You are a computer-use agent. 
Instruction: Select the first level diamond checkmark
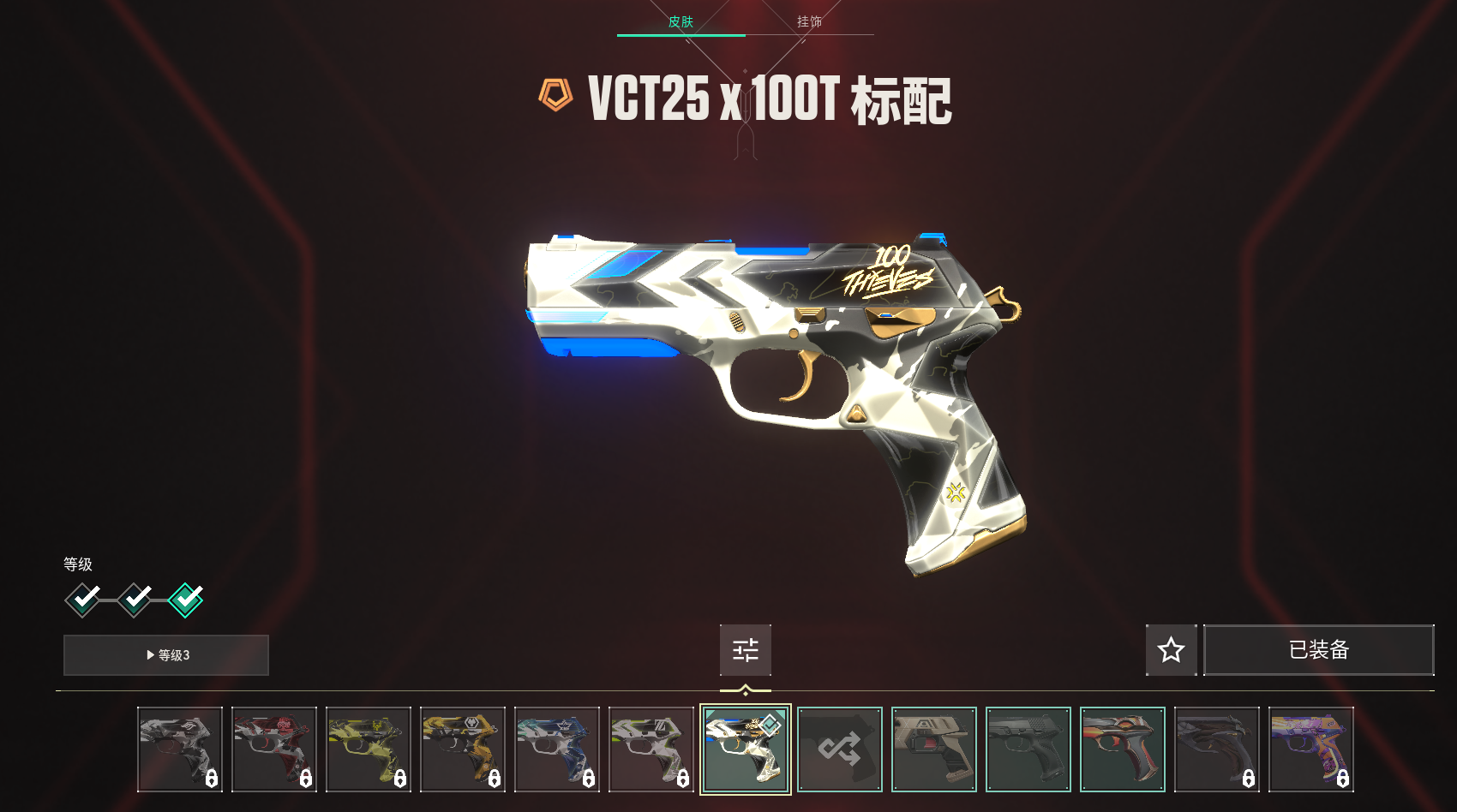click(83, 600)
